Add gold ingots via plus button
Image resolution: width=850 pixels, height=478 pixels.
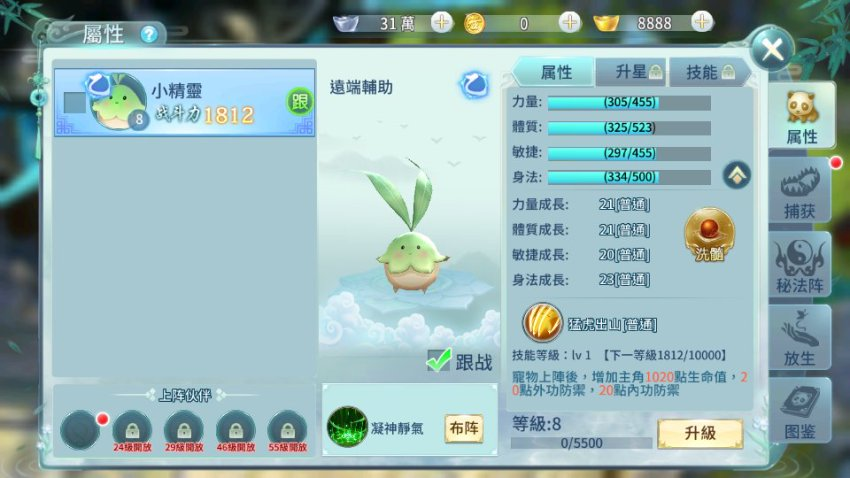tap(702, 22)
